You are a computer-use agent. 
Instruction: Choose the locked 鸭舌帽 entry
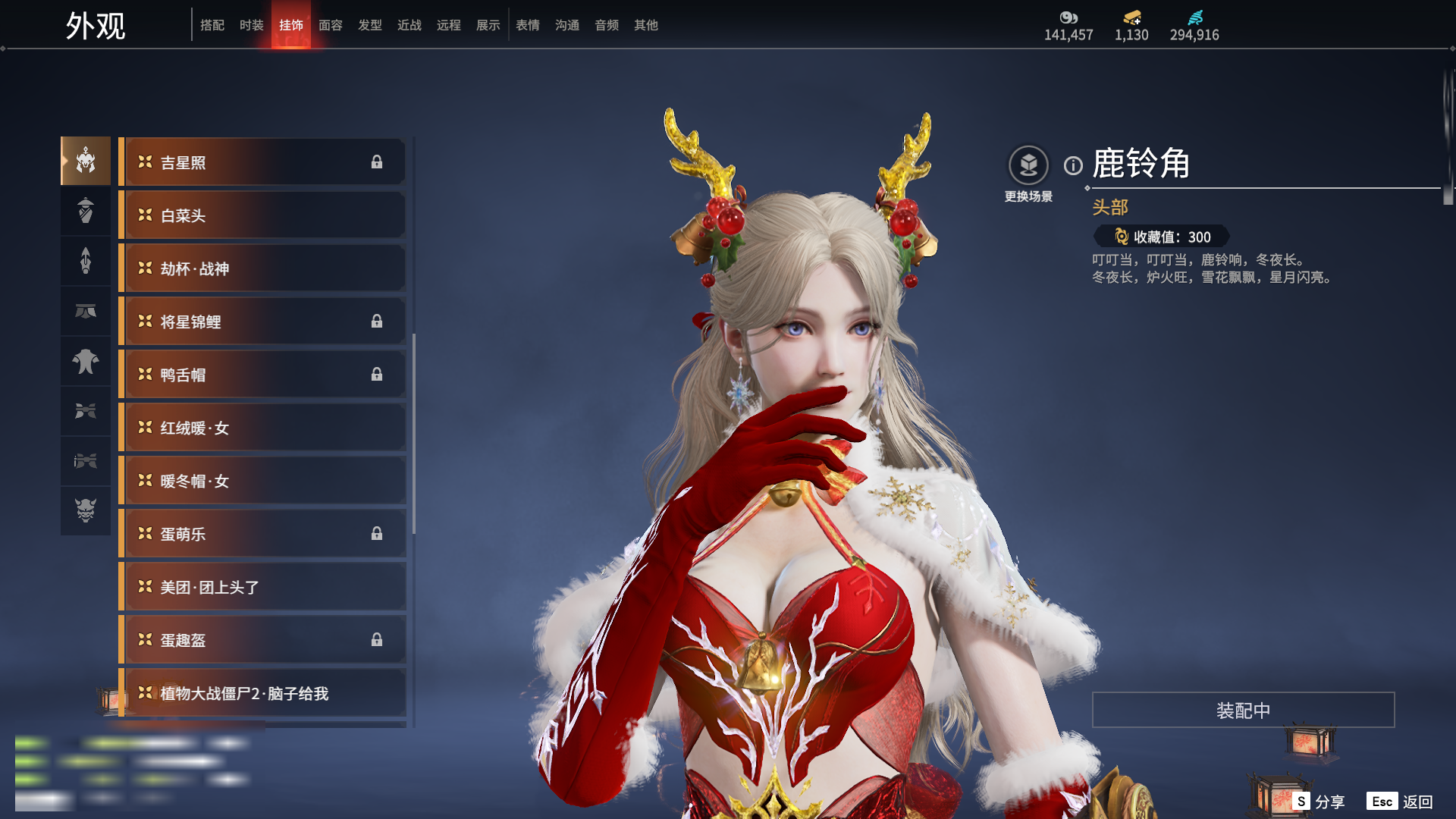pyautogui.click(x=262, y=375)
